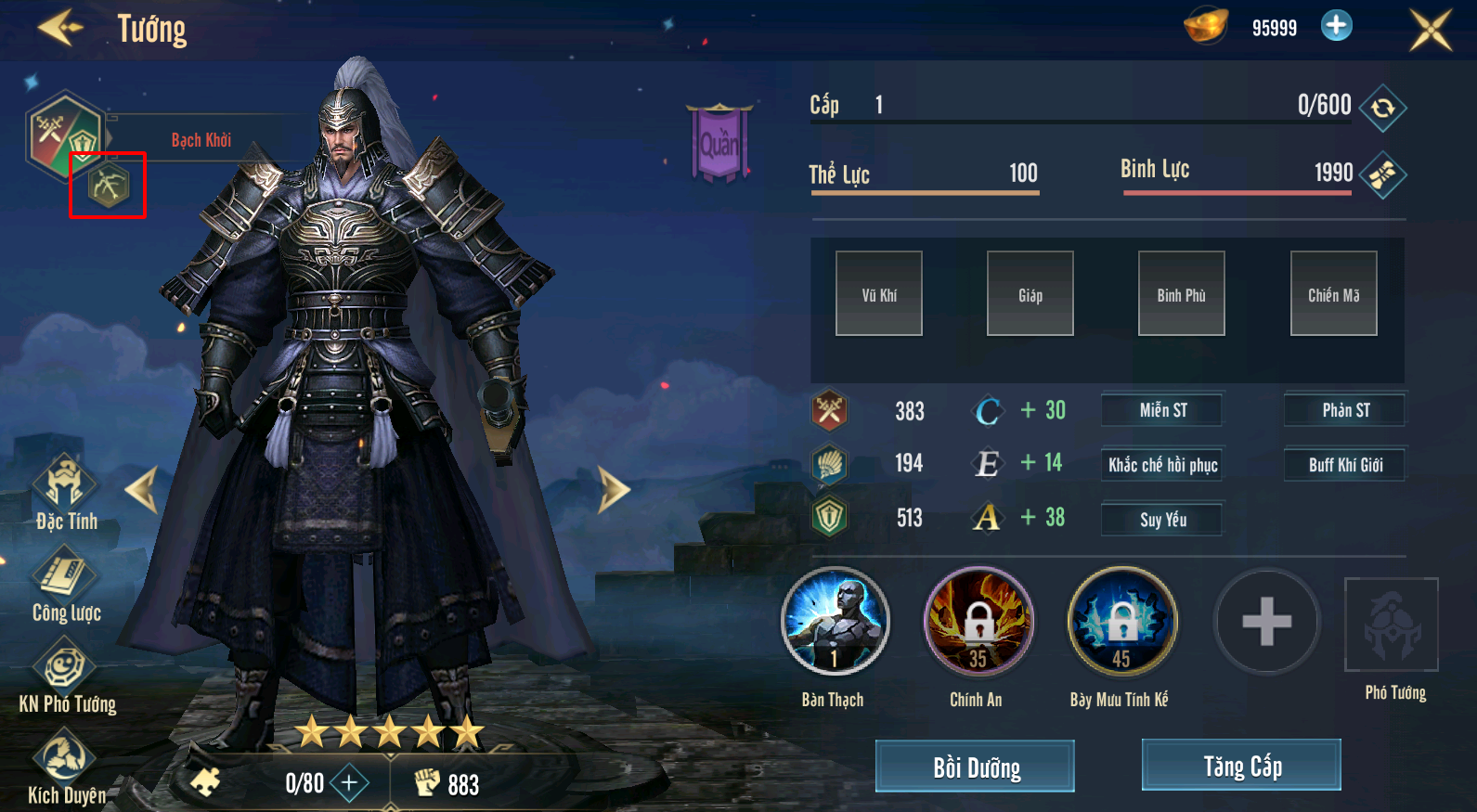This screenshot has height=812, width=1477.
Task: Switch to the next general
Action: [x=613, y=489]
